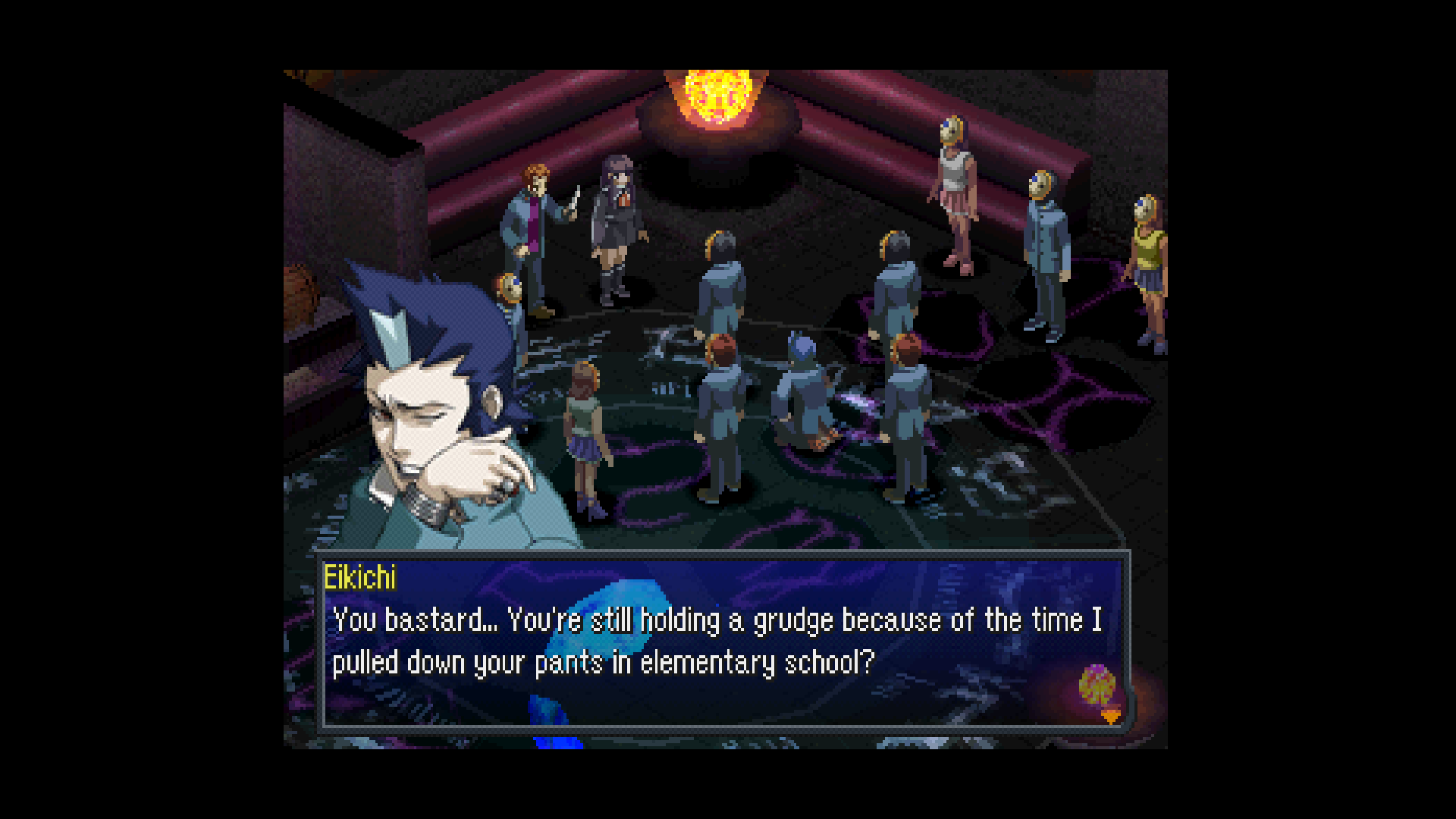The image size is (1456, 819).
Task: Advance dialogue with the orange arrow indicator
Action: pos(1110,716)
